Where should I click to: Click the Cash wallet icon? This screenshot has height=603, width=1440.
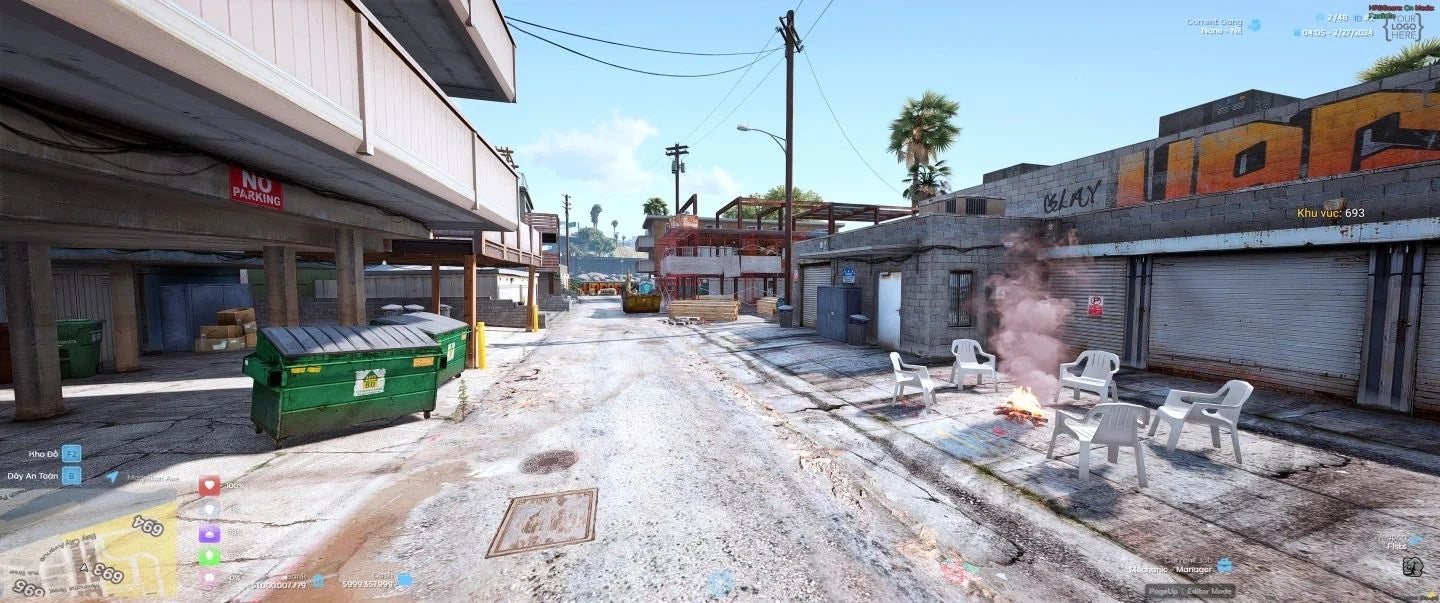pyautogui.click(x=404, y=579)
